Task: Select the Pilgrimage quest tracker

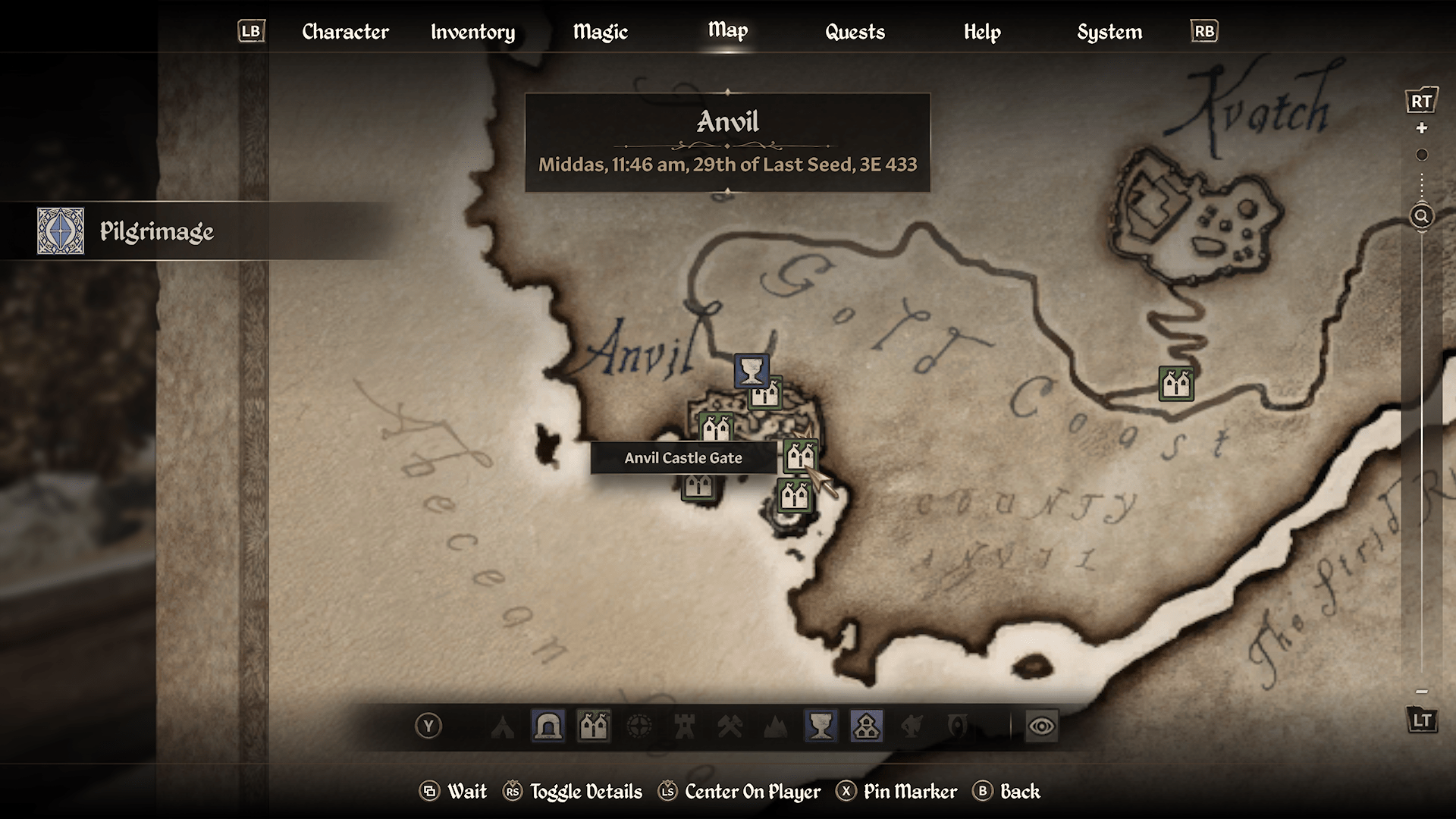Action: tap(156, 231)
